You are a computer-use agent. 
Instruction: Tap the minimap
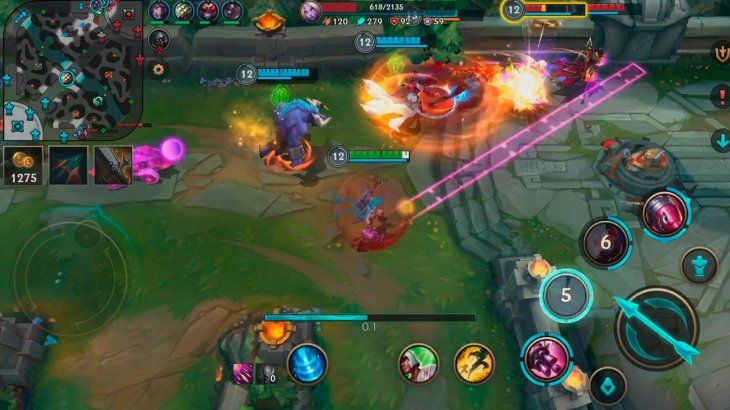pos(72,68)
